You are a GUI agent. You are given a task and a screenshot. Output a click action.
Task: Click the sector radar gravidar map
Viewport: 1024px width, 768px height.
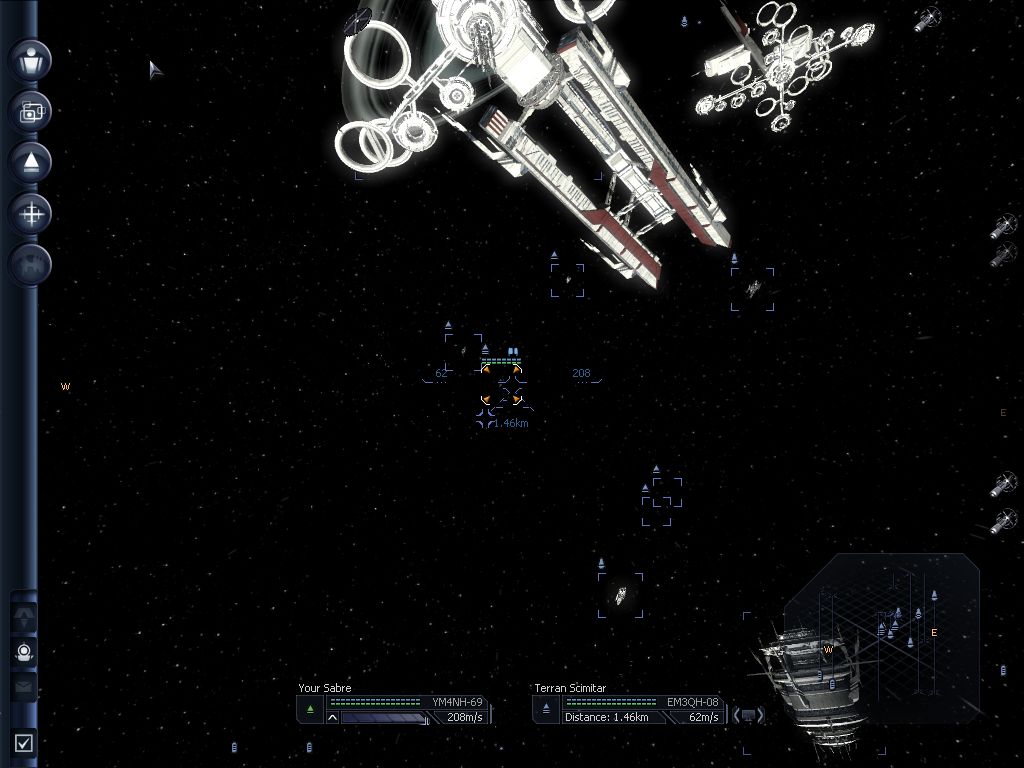coord(880,630)
